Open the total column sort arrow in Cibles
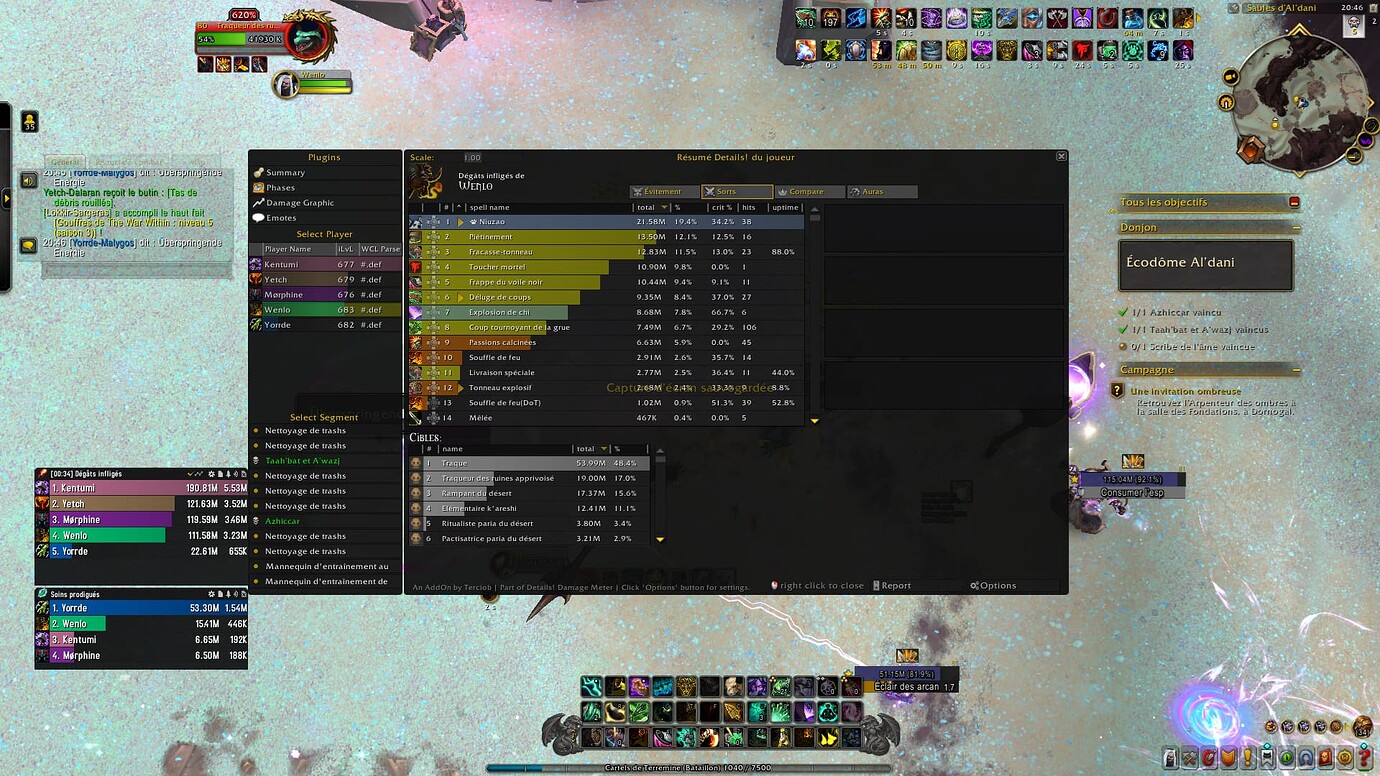 click(604, 449)
